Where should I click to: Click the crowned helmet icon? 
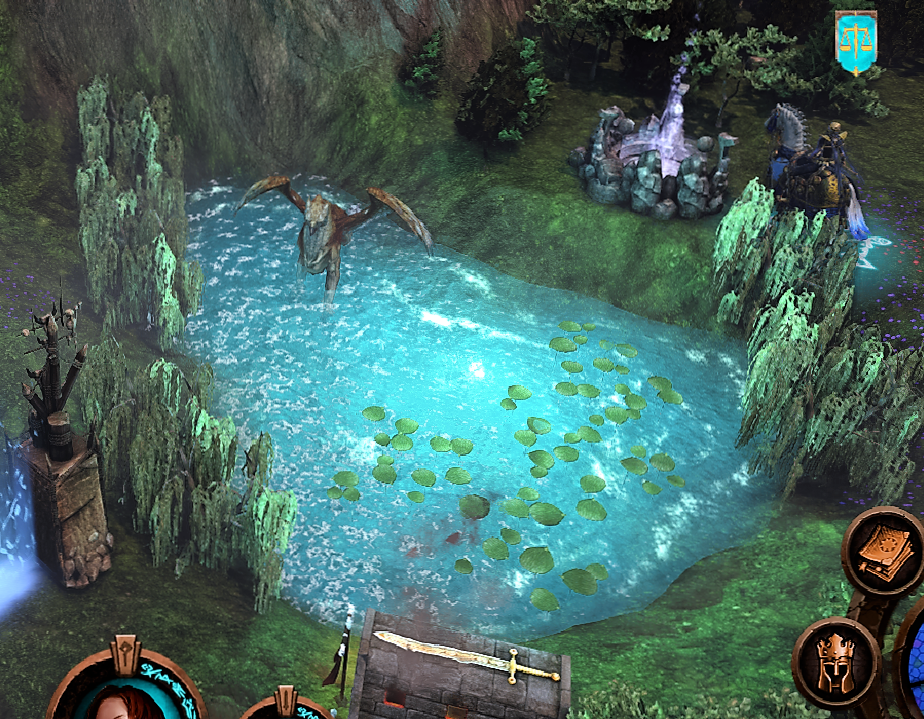pos(836,662)
